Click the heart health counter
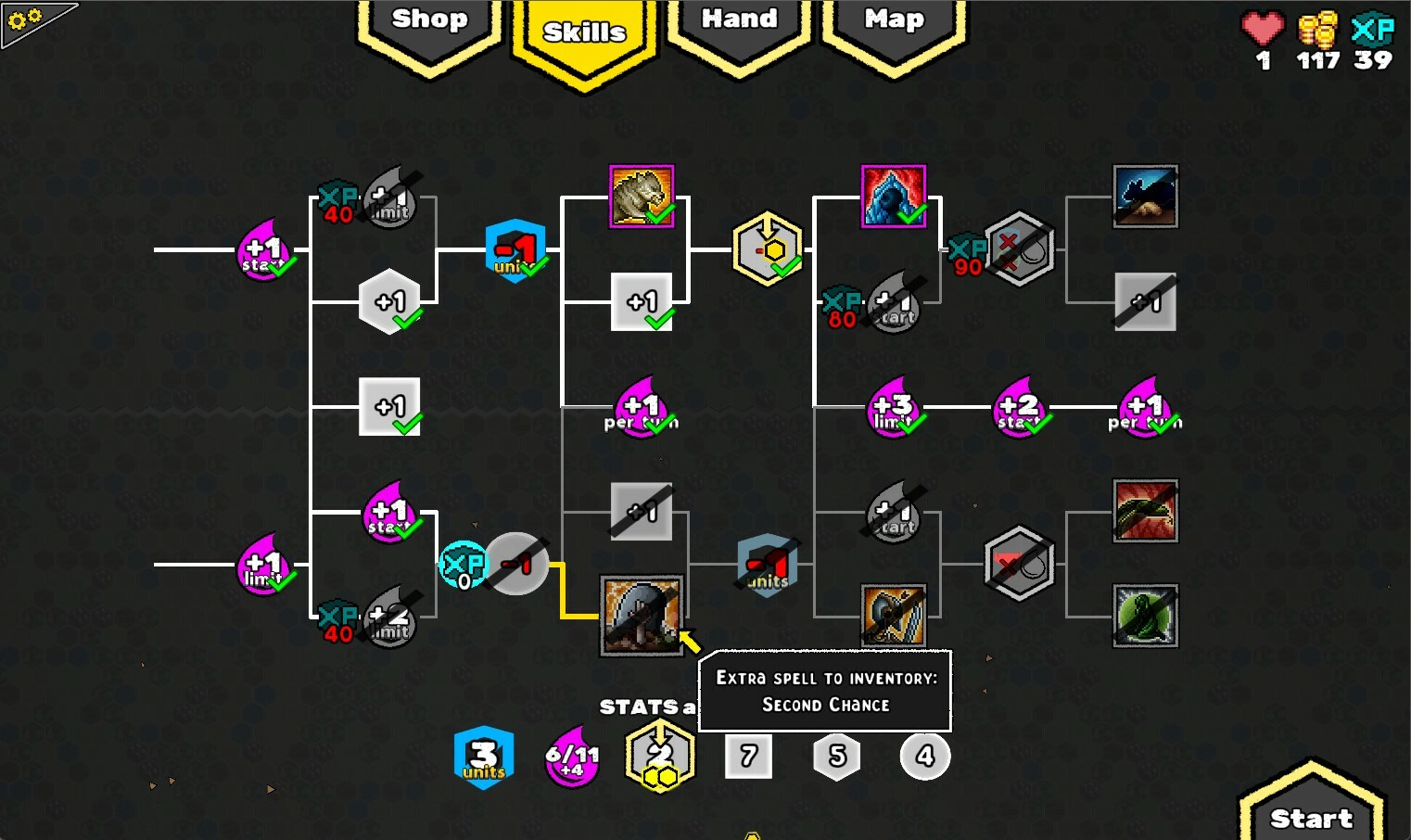The height and width of the screenshot is (840, 1411). [x=1263, y=39]
